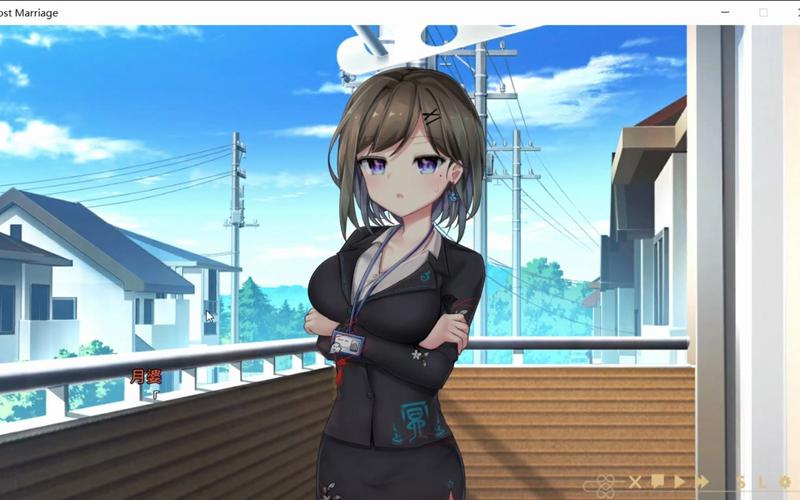The image size is (800, 500).
Task: Fast-forward text with the double arrow
Action: click(702, 482)
